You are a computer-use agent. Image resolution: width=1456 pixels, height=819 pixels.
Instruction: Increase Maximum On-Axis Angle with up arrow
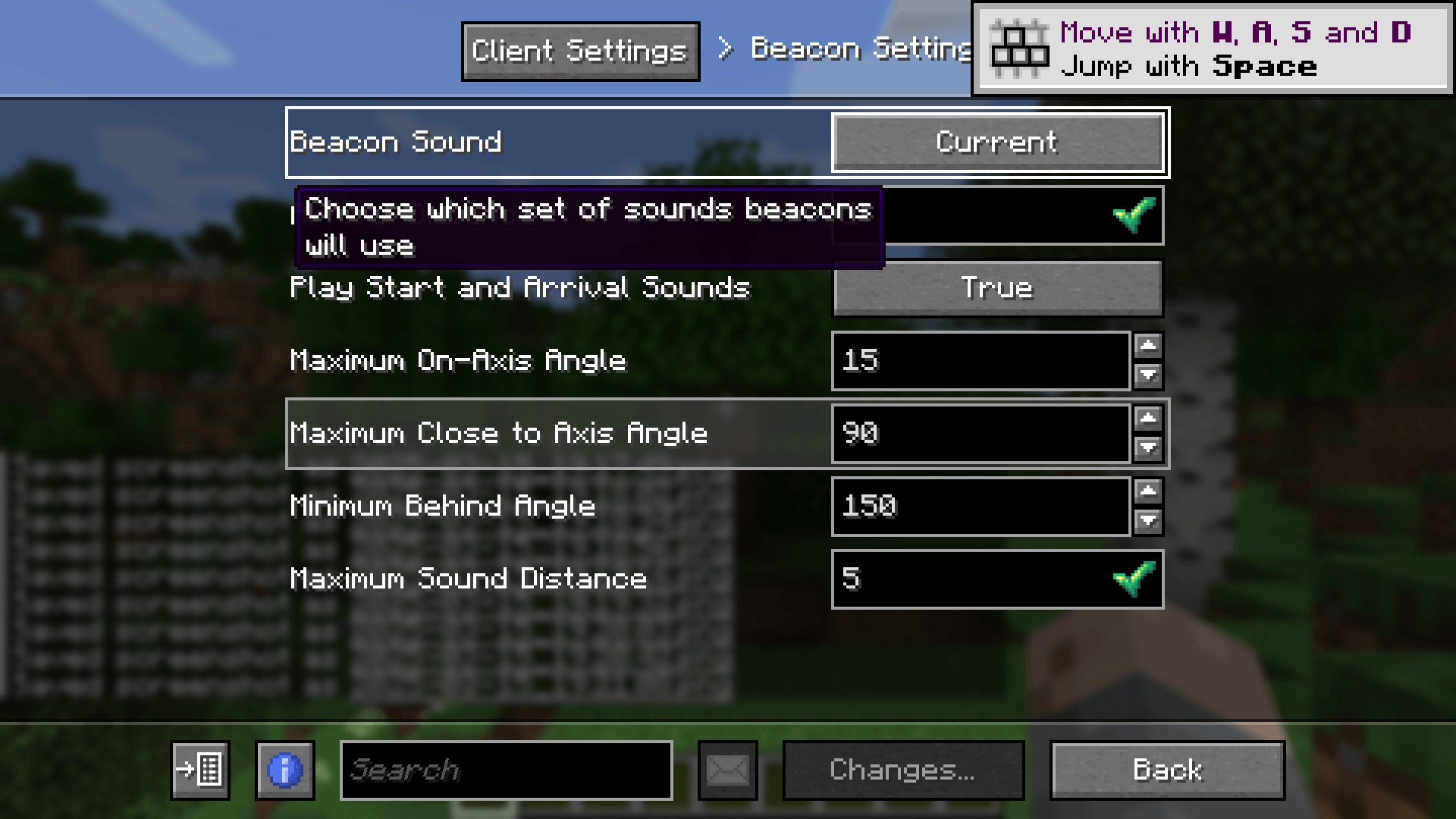tap(1149, 347)
